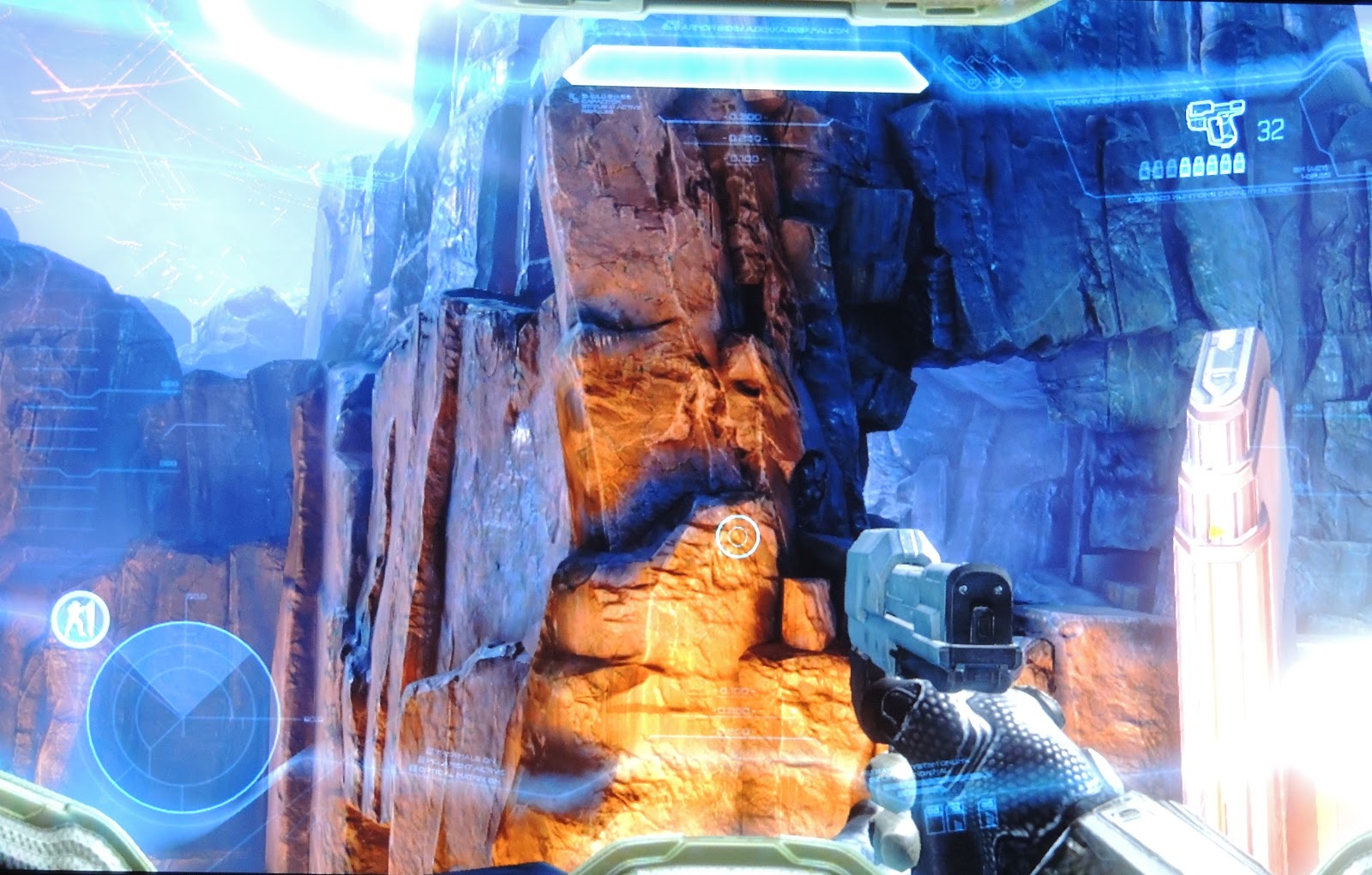The height and width of the screenshot is (875, 1372).
Task: Select the Magnum pistol icon in the HUD
Action: click(x=1216, y=124)
